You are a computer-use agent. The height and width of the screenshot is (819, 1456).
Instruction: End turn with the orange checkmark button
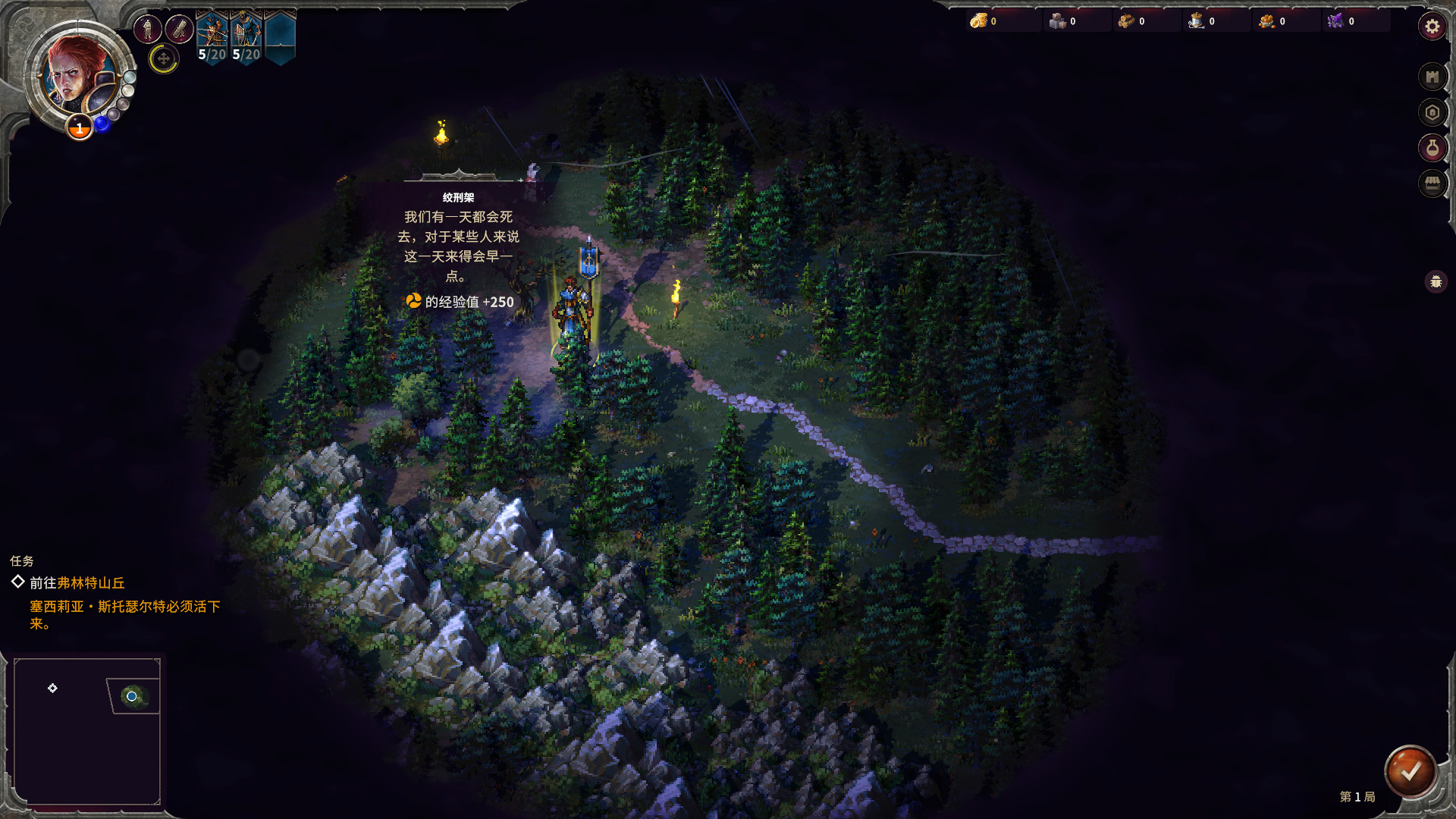coord(1410,771)
